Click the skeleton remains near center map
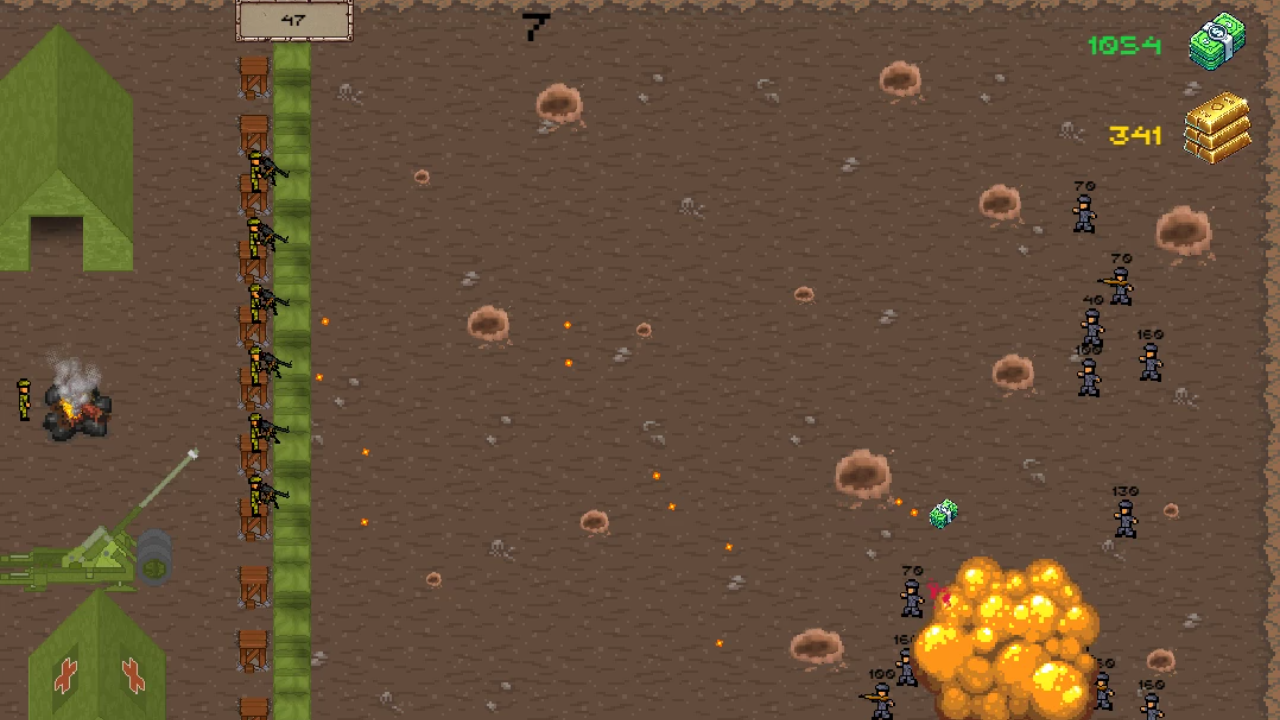Viewport: 1280px width, 720px height. click(690, 205)
